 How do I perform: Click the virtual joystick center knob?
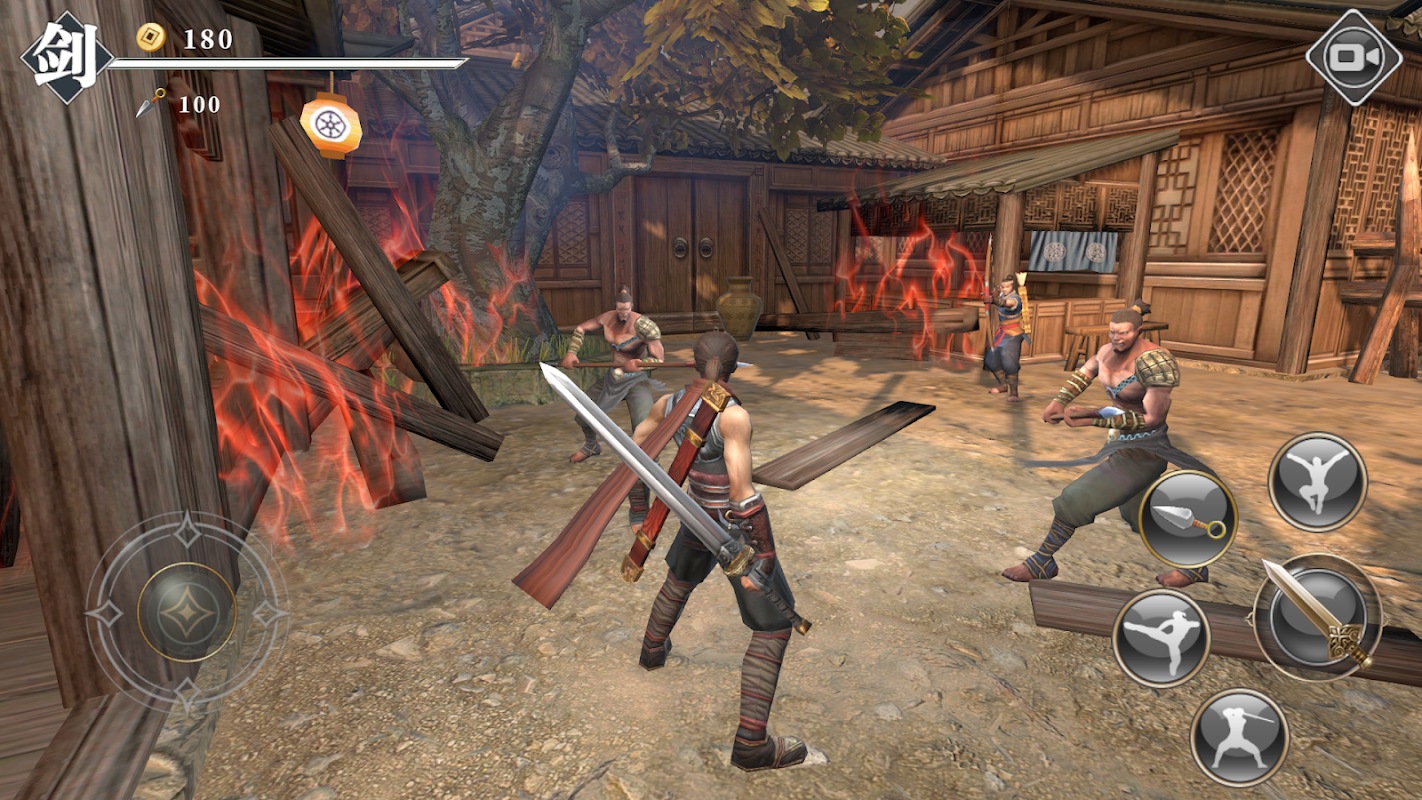[187, 611]
